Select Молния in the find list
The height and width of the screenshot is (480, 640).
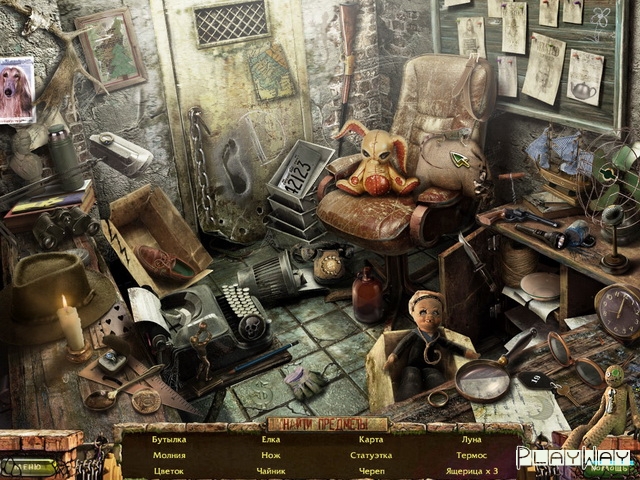coord(169,455)
